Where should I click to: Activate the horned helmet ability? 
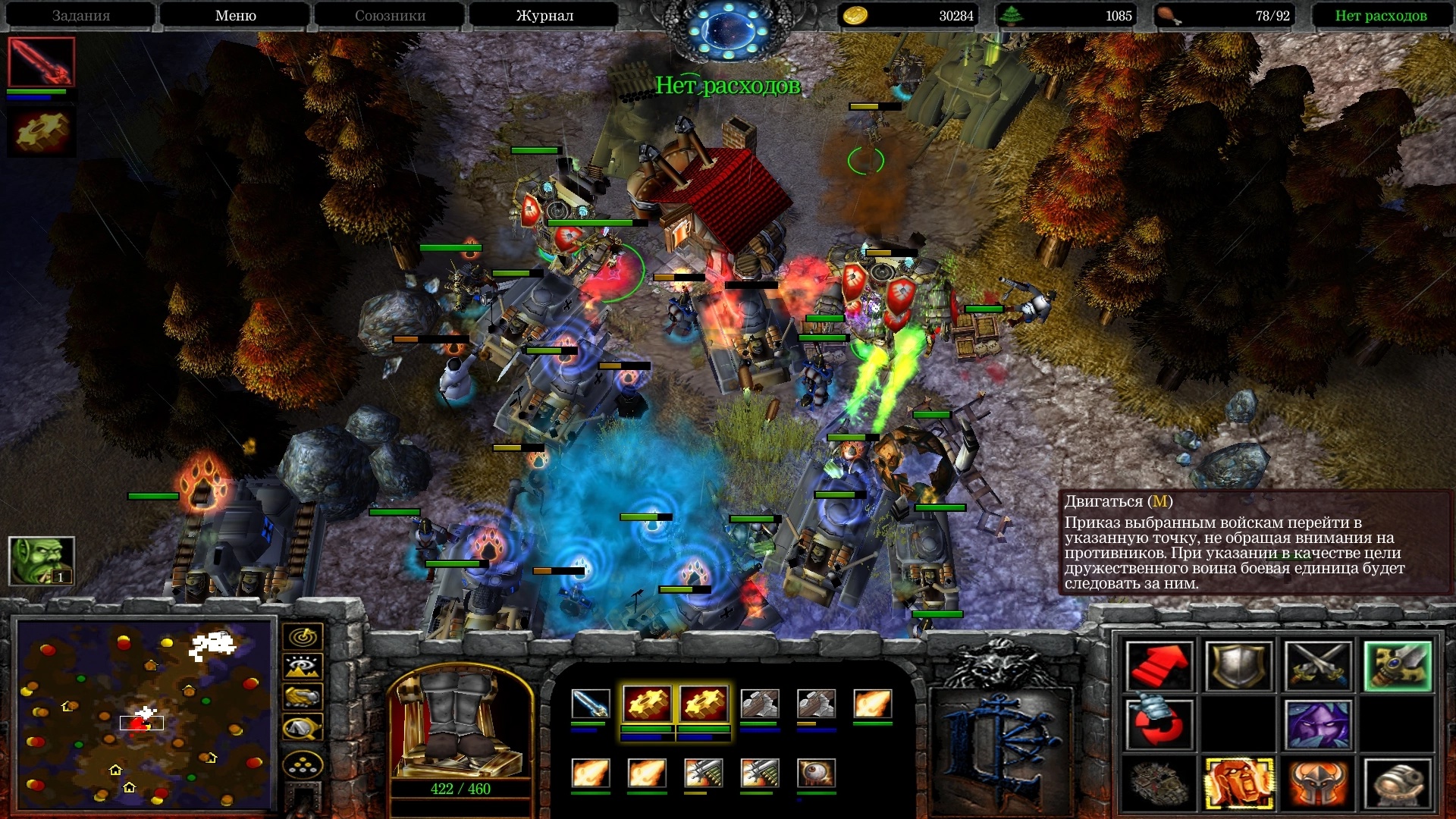point(1318,783)
